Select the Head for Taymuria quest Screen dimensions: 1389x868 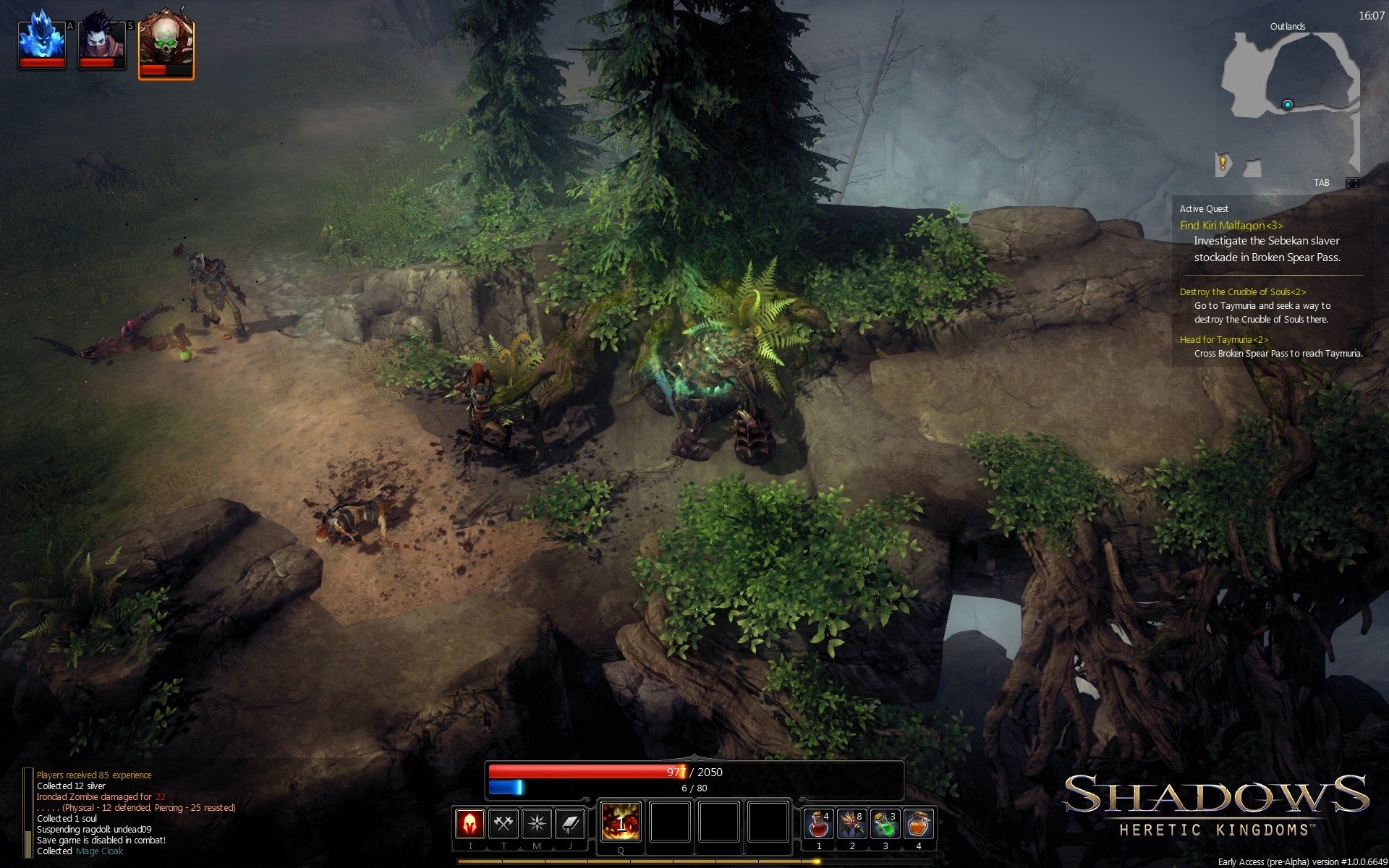tap(1223, 340)
